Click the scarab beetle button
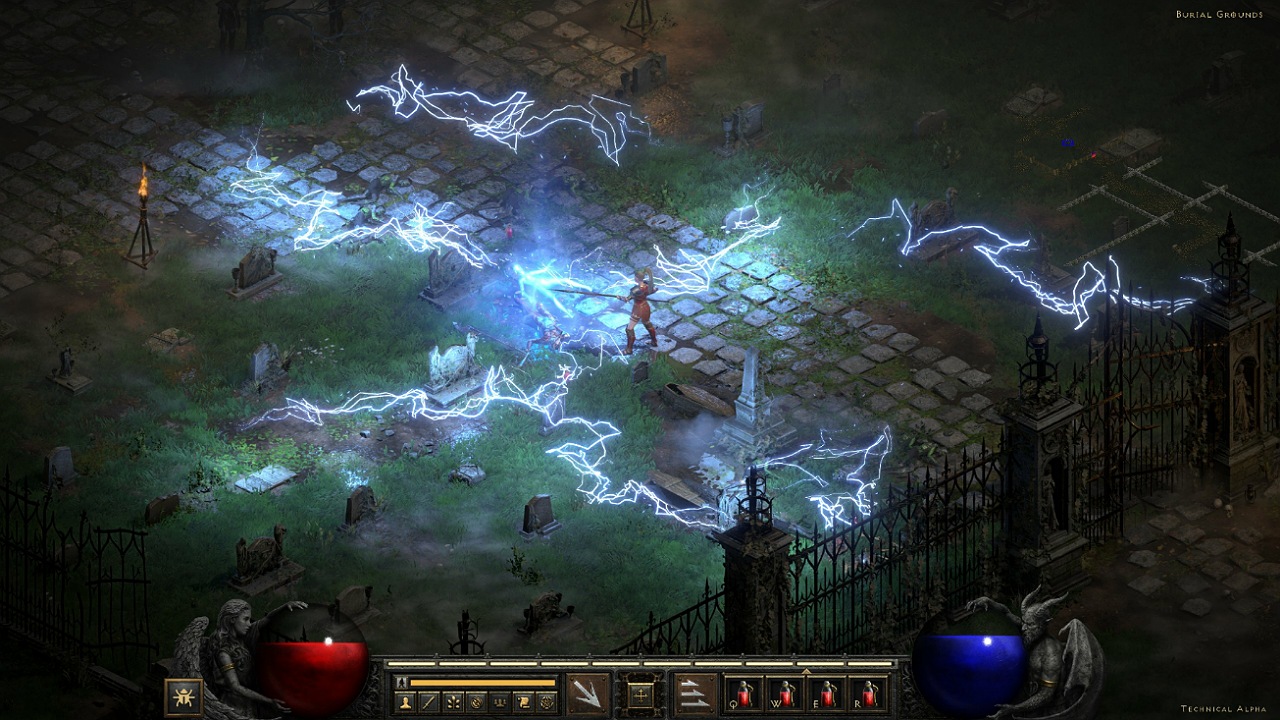This screenshot has height=720, width=1280. 184,696
